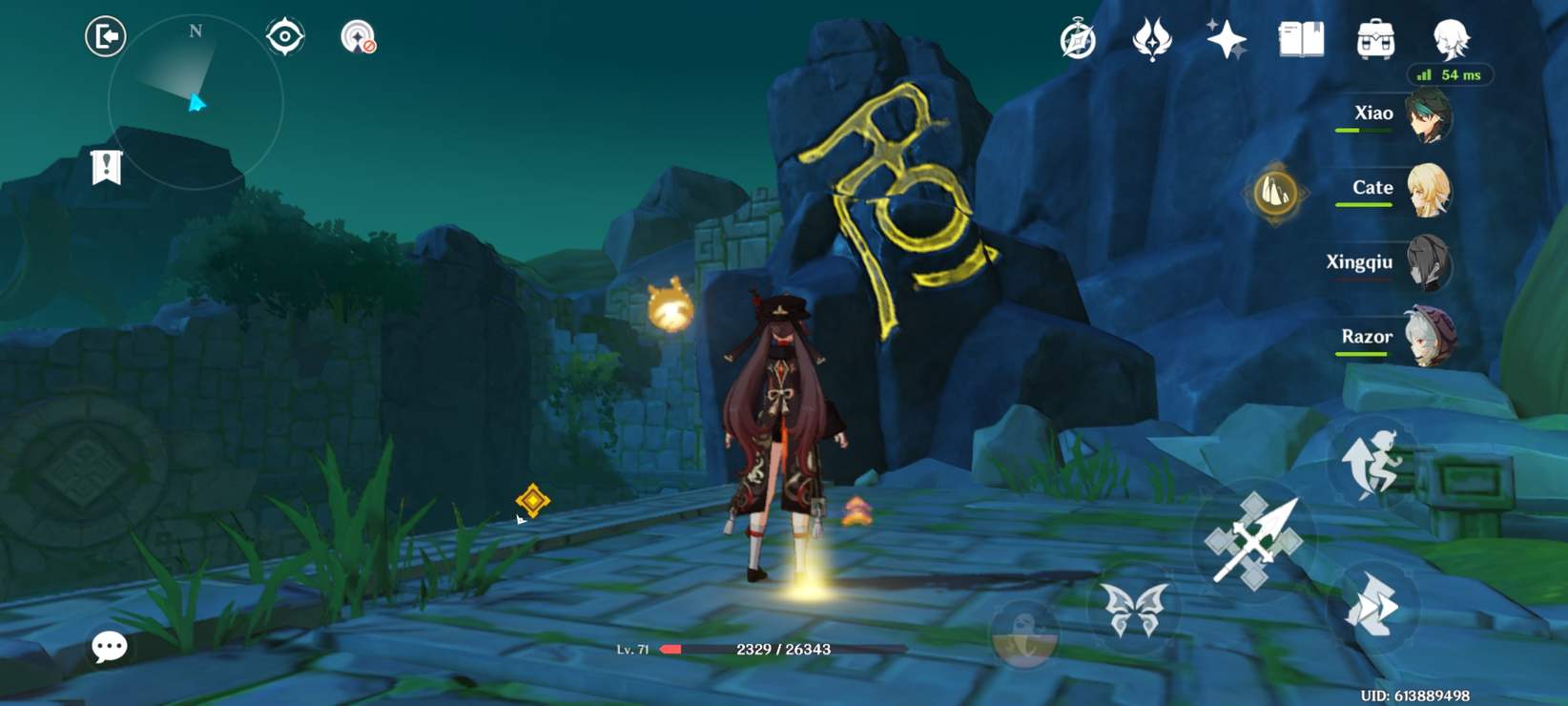Open Paimon's profile menu
The width and height of the screenshot is (1568, 706).
point(1452,40)
